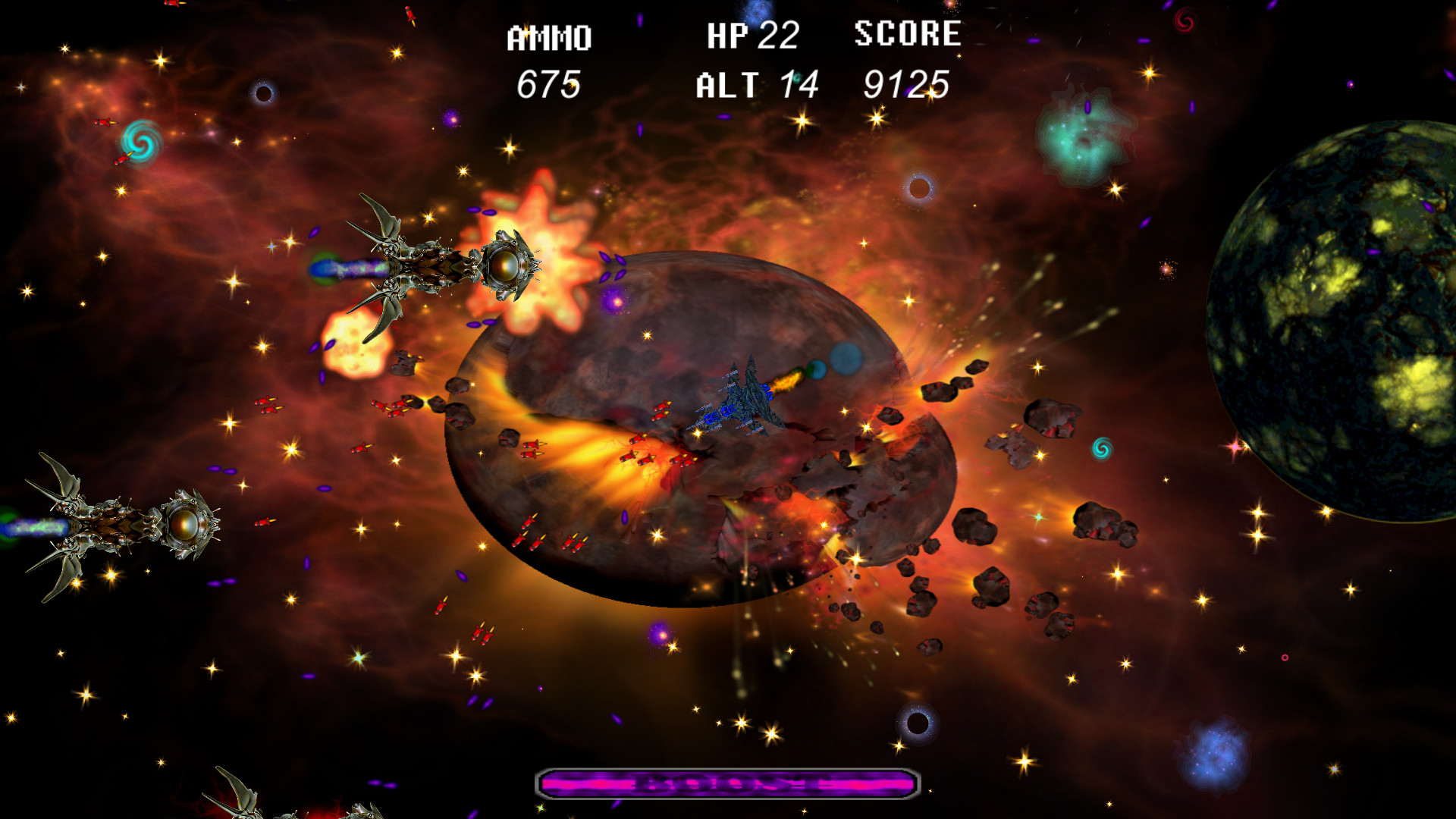Click the AMMO counter showing 675
Screen dimensions: 1456x819
[x=548, y=83]
